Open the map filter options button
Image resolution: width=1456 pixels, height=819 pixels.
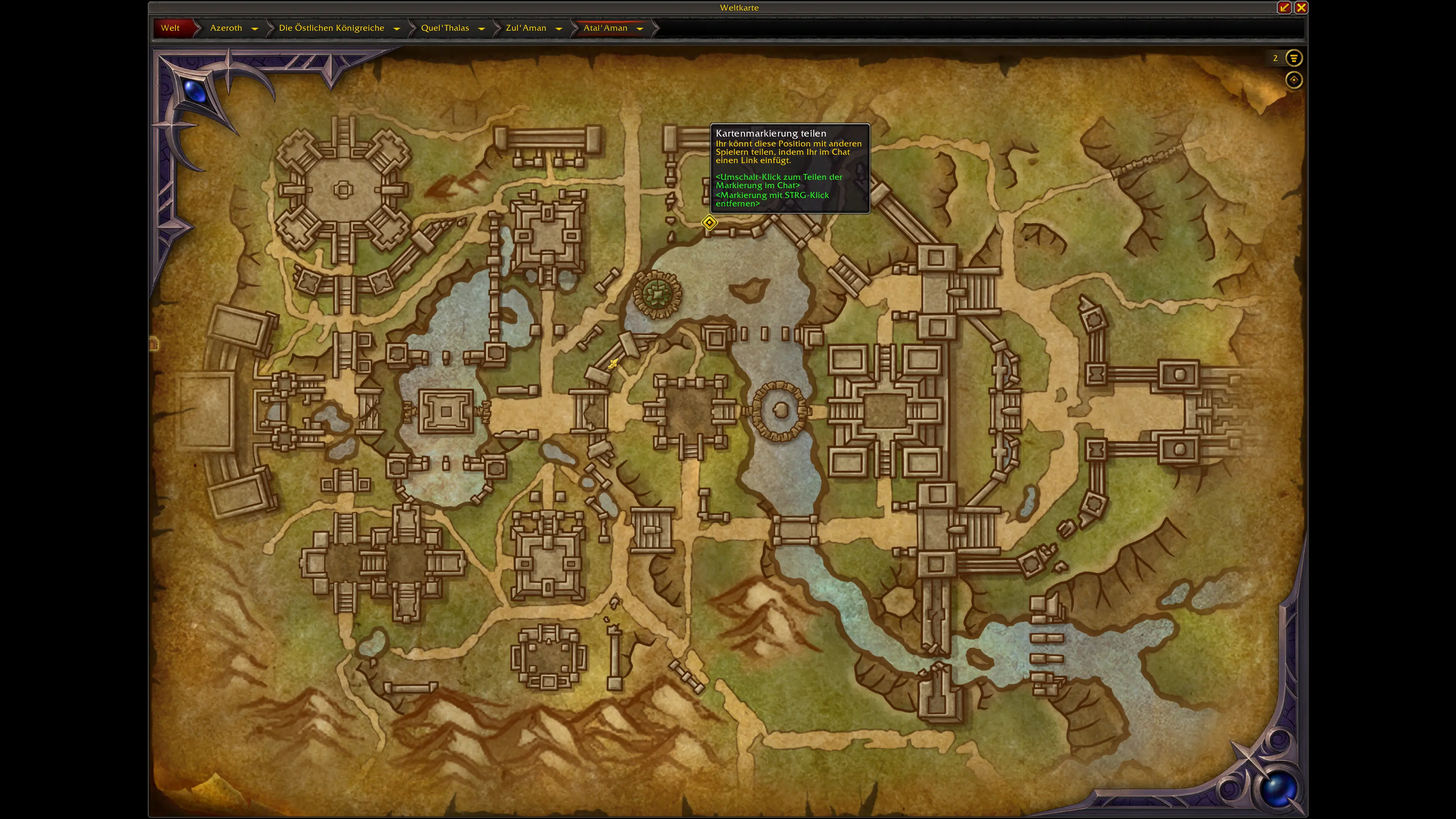[1294, 58]
